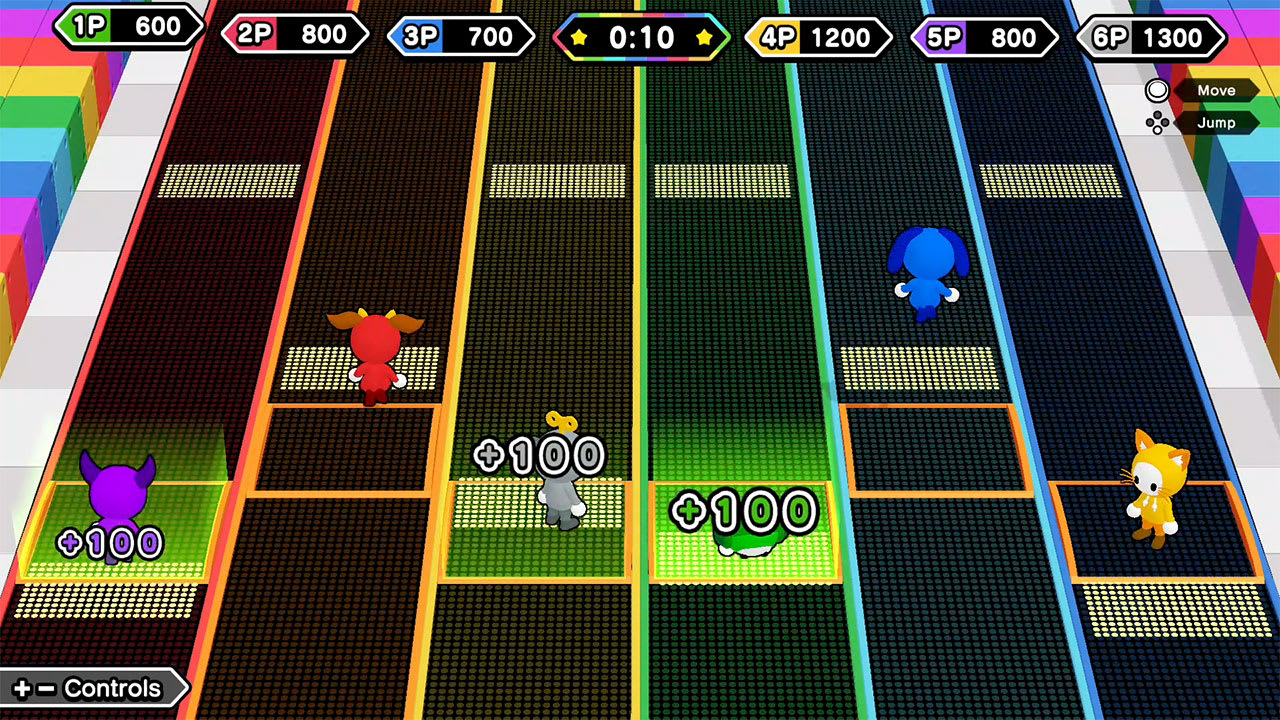Click the white circle button icon near Move
1280x720 pixels.
1159,90
